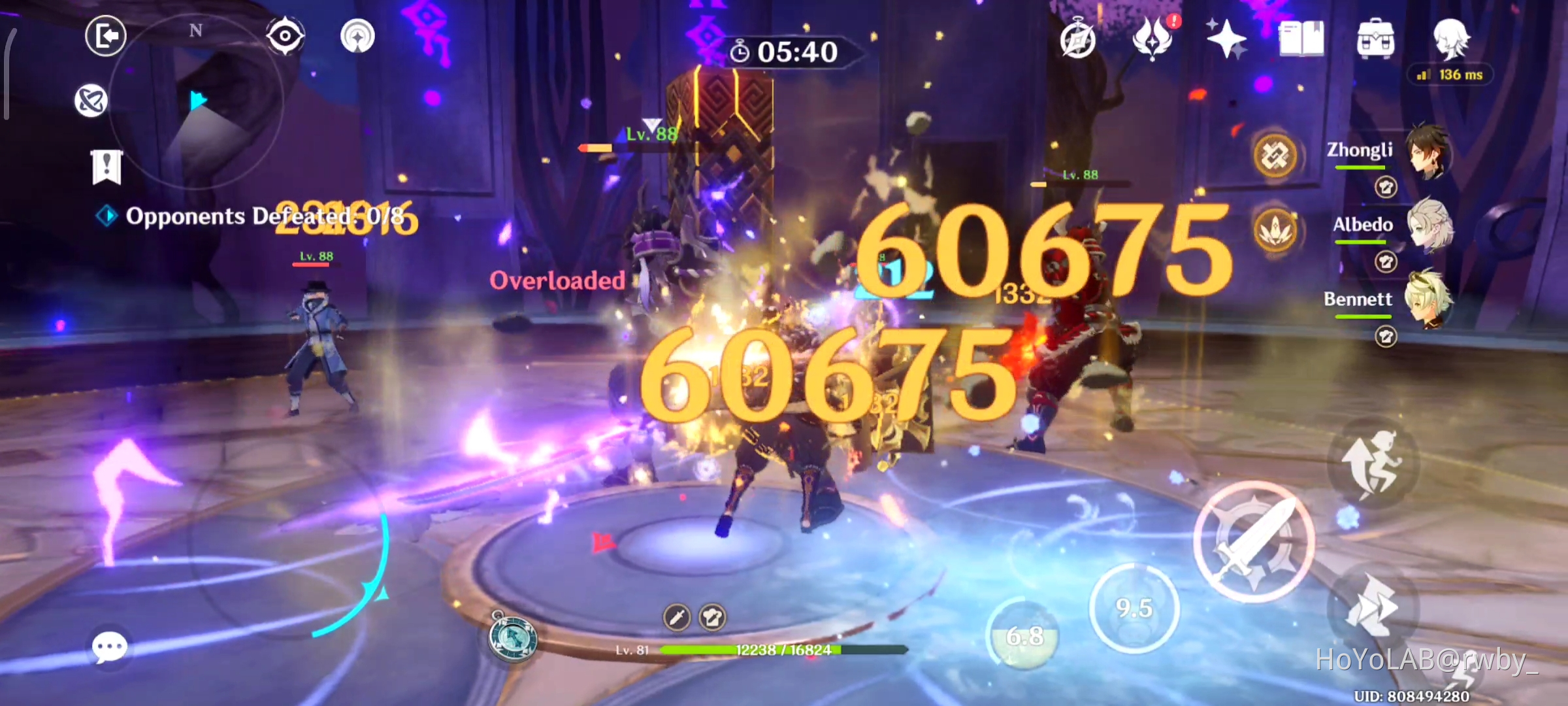Open the guide compass icon in the top bar
The width and height of the screenshot is (1568, 706).
click(1079, 38)
